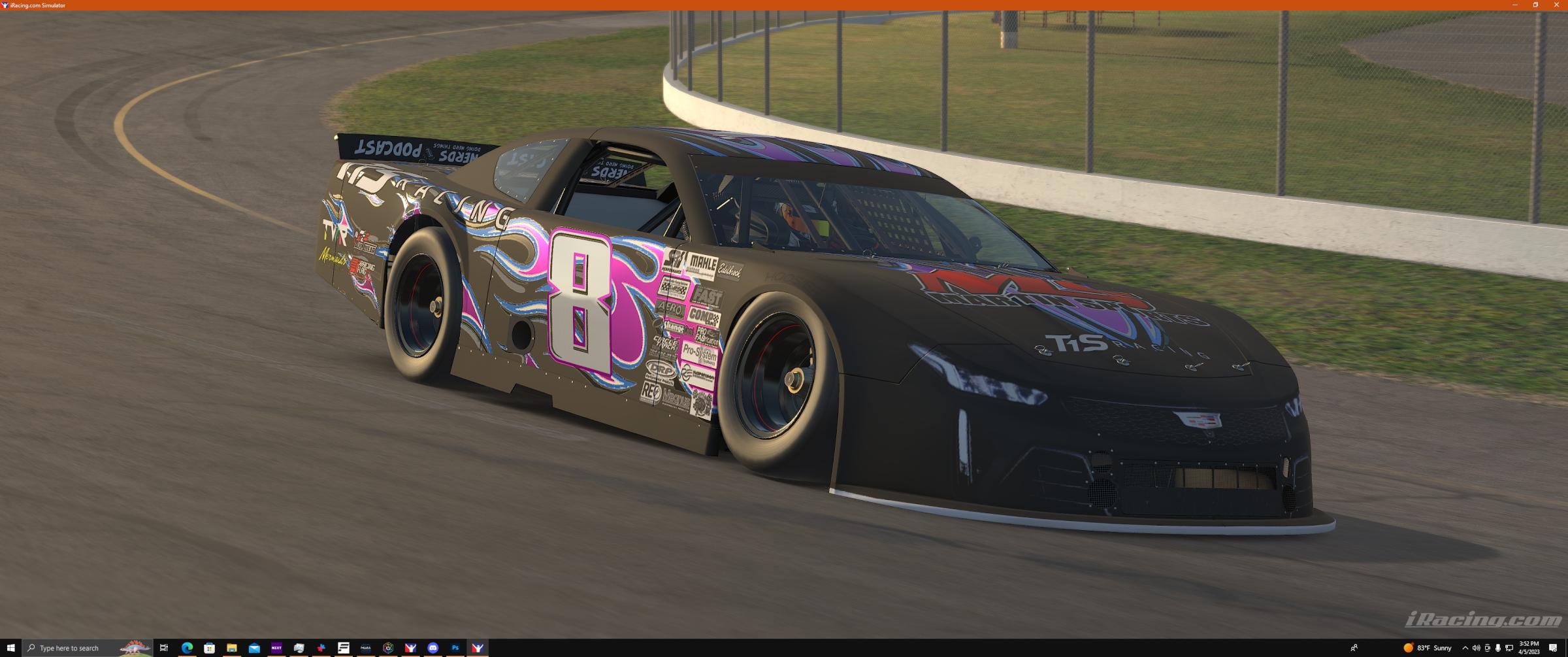Screen dimensions: 1568x657
Task: Toggle the network status flyout
Action: coord(1509,648)
